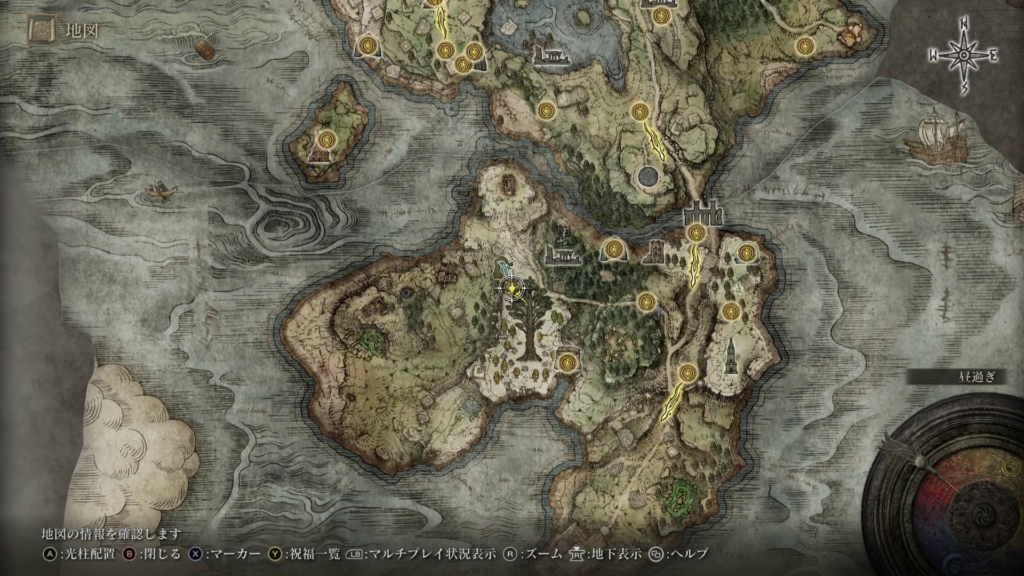This screenshot has height=576, width=1024.
Task: Select the grace beside the ship in the northeast
Action: click(x=804, y=46)
